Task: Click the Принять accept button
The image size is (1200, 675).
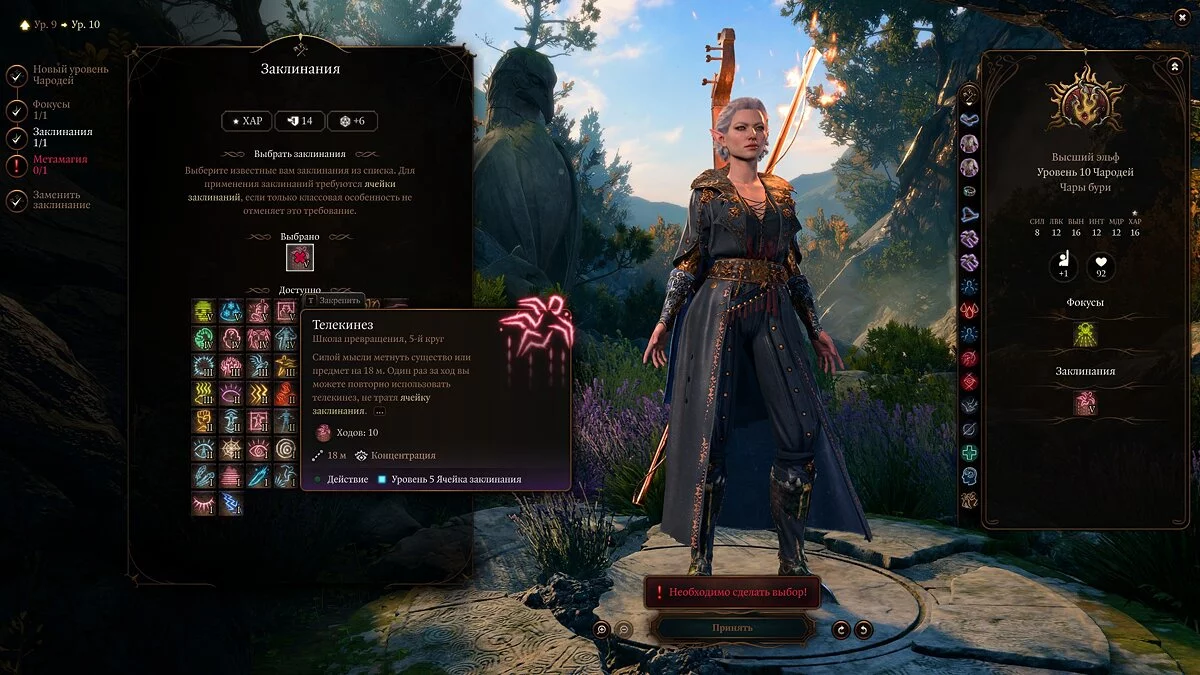Action: point(732,628)
